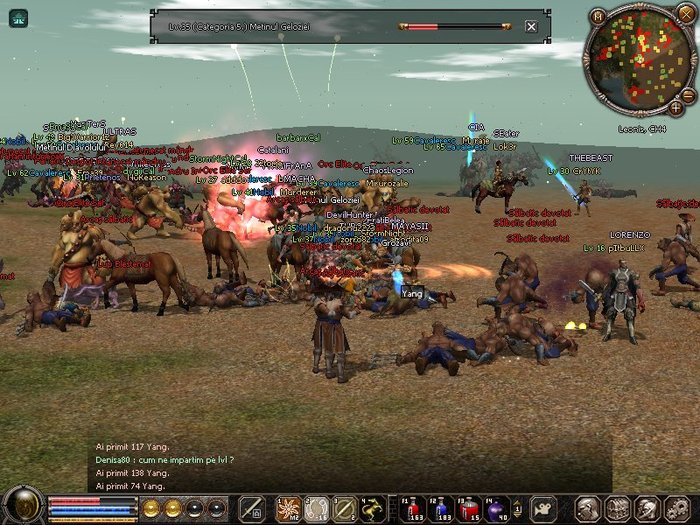Screen dimensions: 700x525
Task: Zoom in the minimap with the plus button
Action: [676, 106]
